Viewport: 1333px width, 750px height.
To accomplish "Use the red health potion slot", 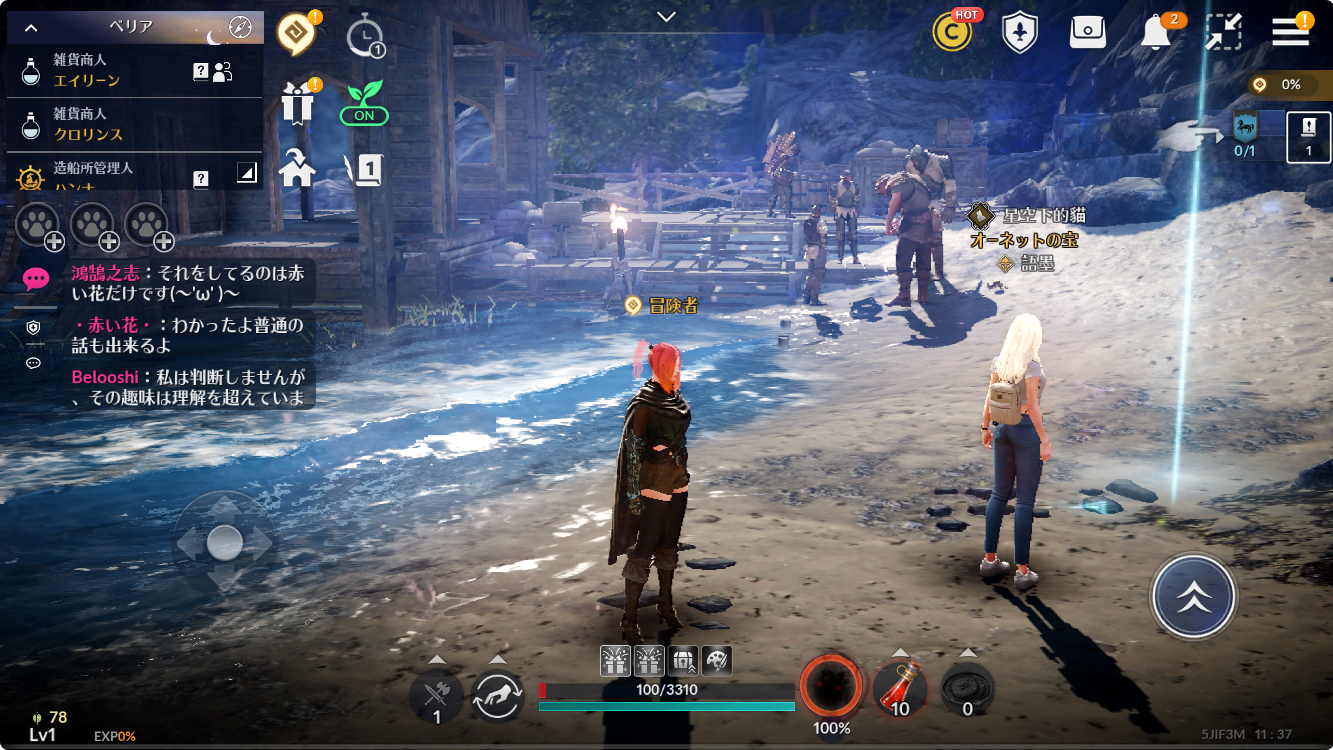I will point(899,689).
